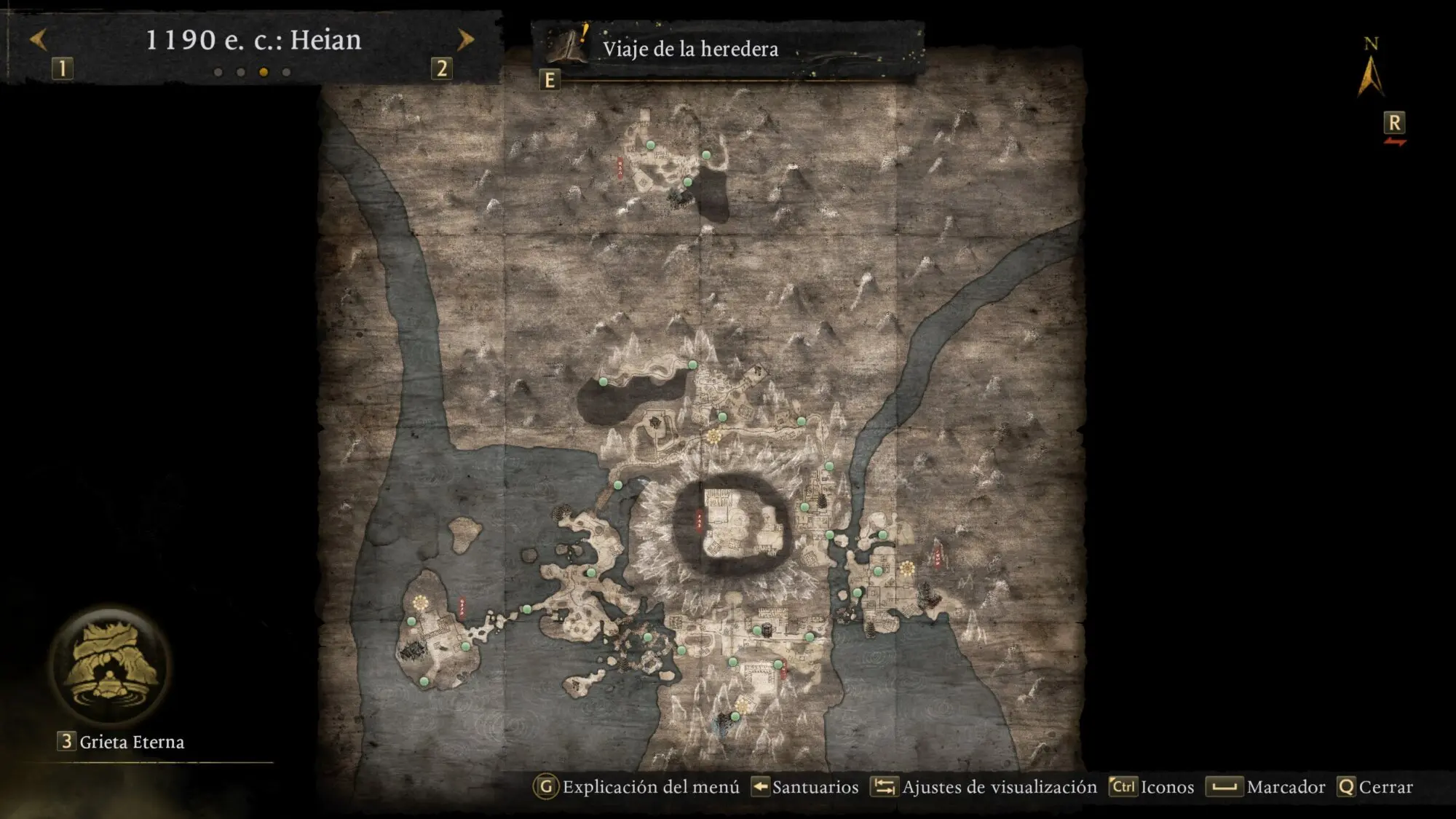The image size is (1456, 819).
Task: Open Explicación del menú
Action: [x=650, y=787]
